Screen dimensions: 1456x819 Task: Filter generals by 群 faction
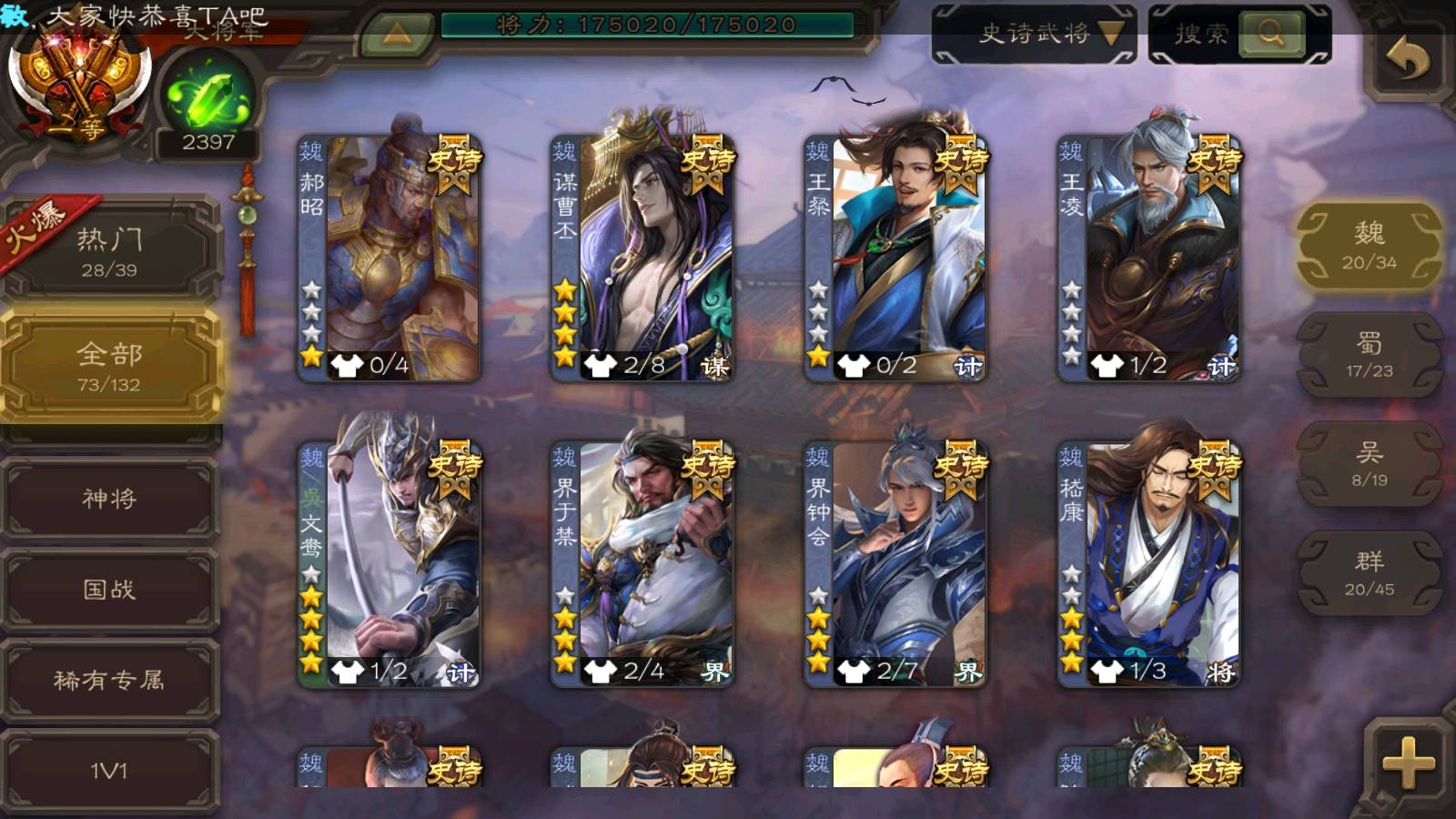pyautogui.click(x=1369, y=573)
